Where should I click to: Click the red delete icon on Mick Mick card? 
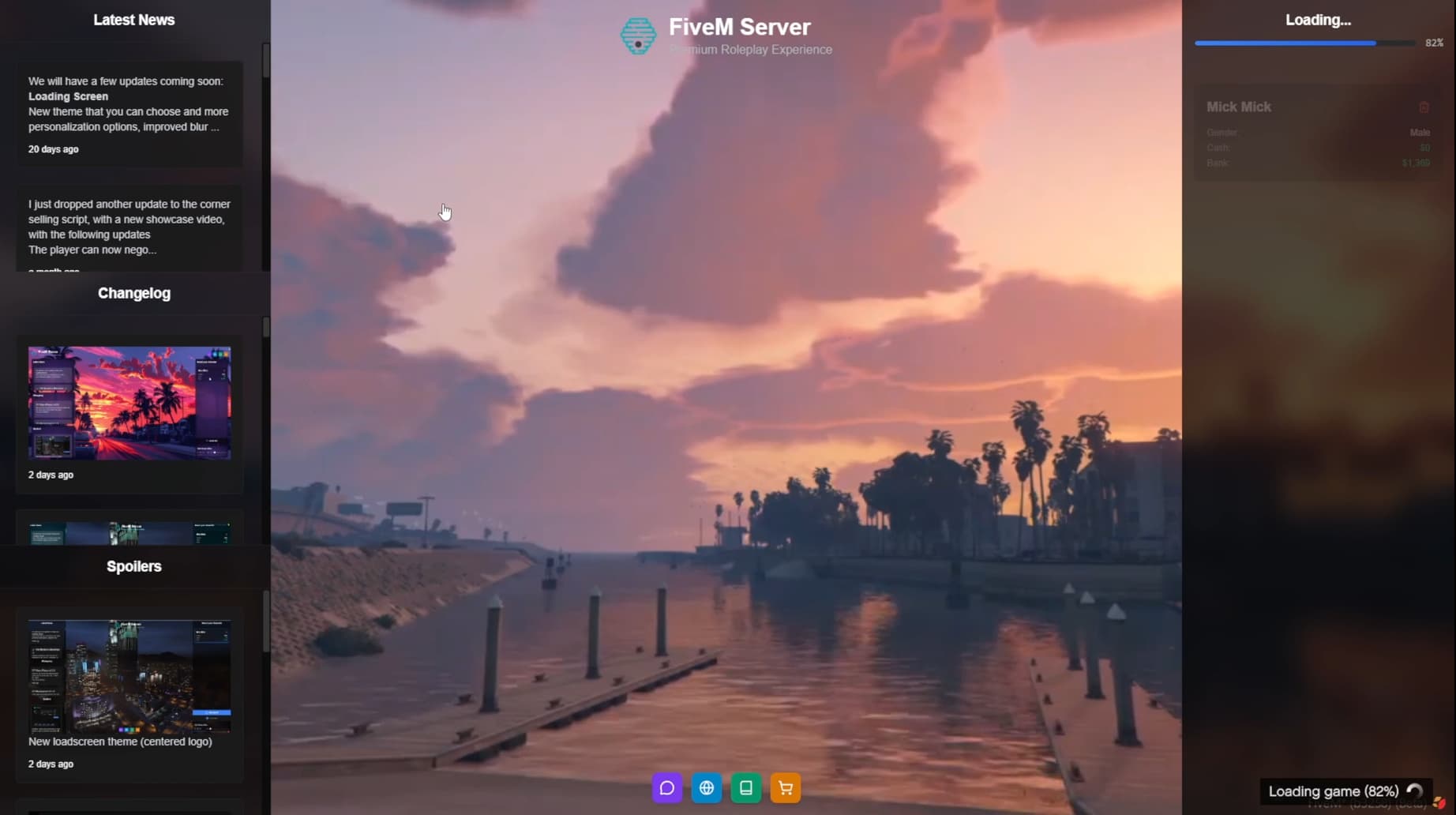(1425, 107)
